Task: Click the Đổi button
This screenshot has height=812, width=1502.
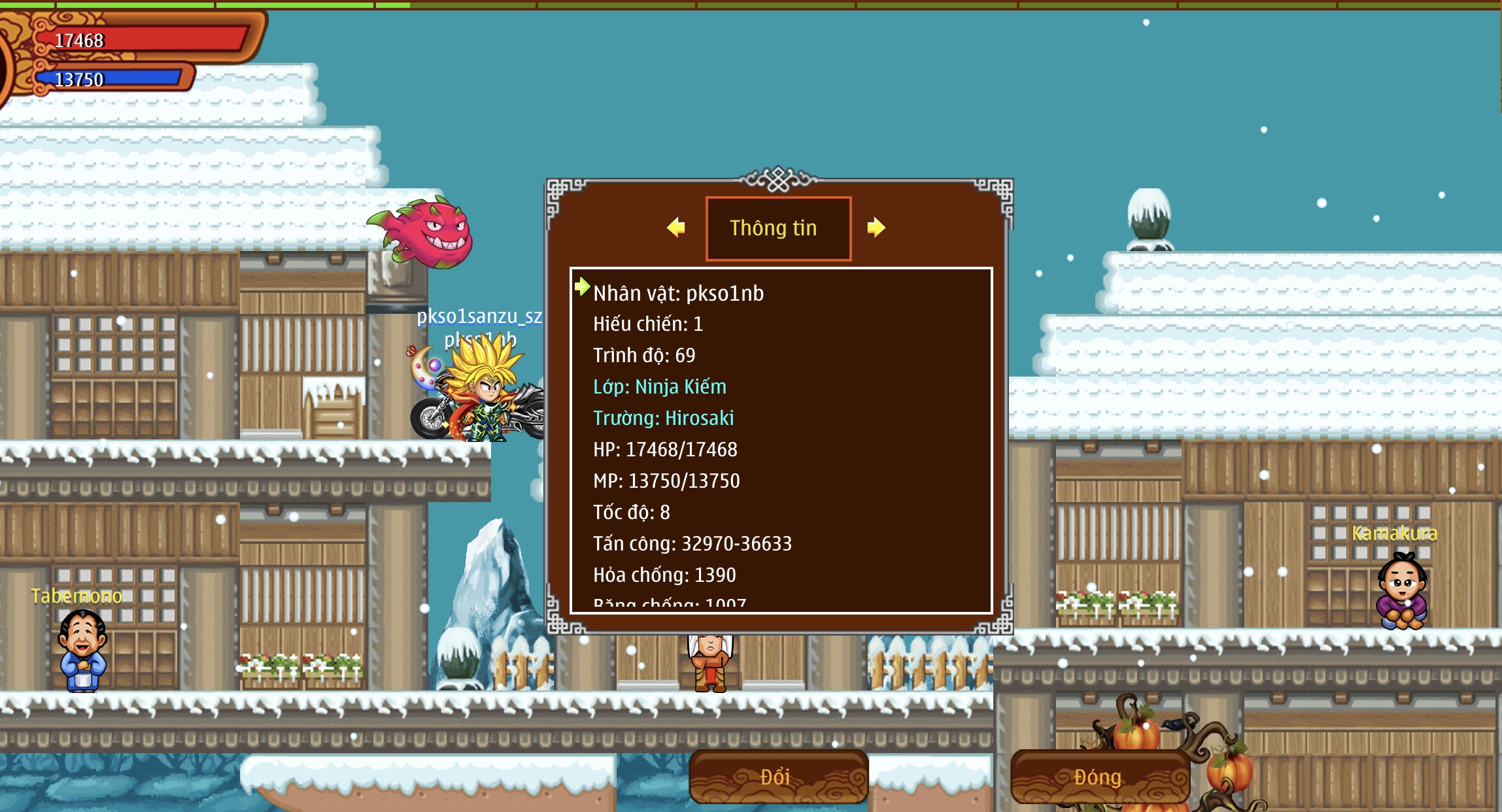Action: pos(778,777)
